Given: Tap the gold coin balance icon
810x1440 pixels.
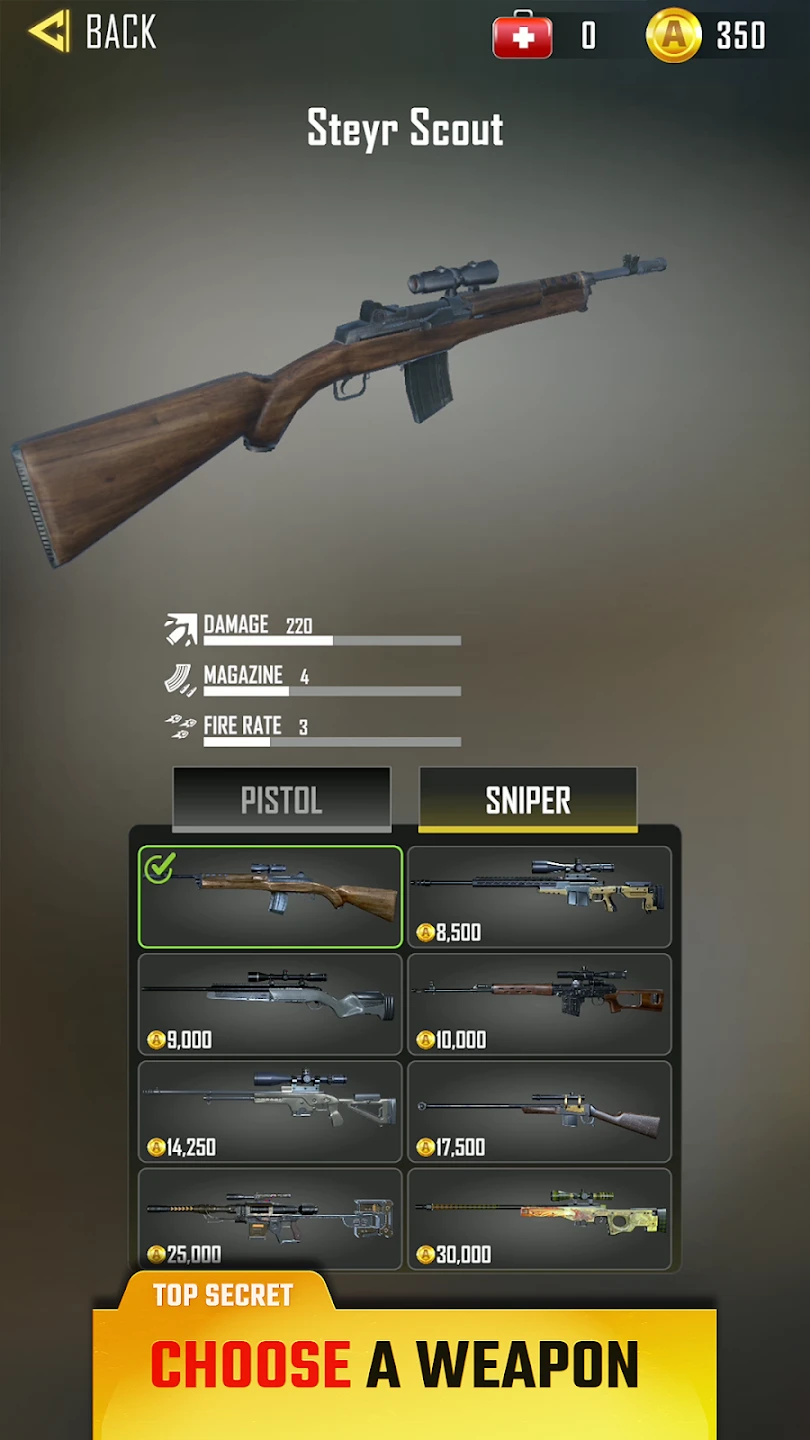Looking at the screenshot, I should pos(674,37).
